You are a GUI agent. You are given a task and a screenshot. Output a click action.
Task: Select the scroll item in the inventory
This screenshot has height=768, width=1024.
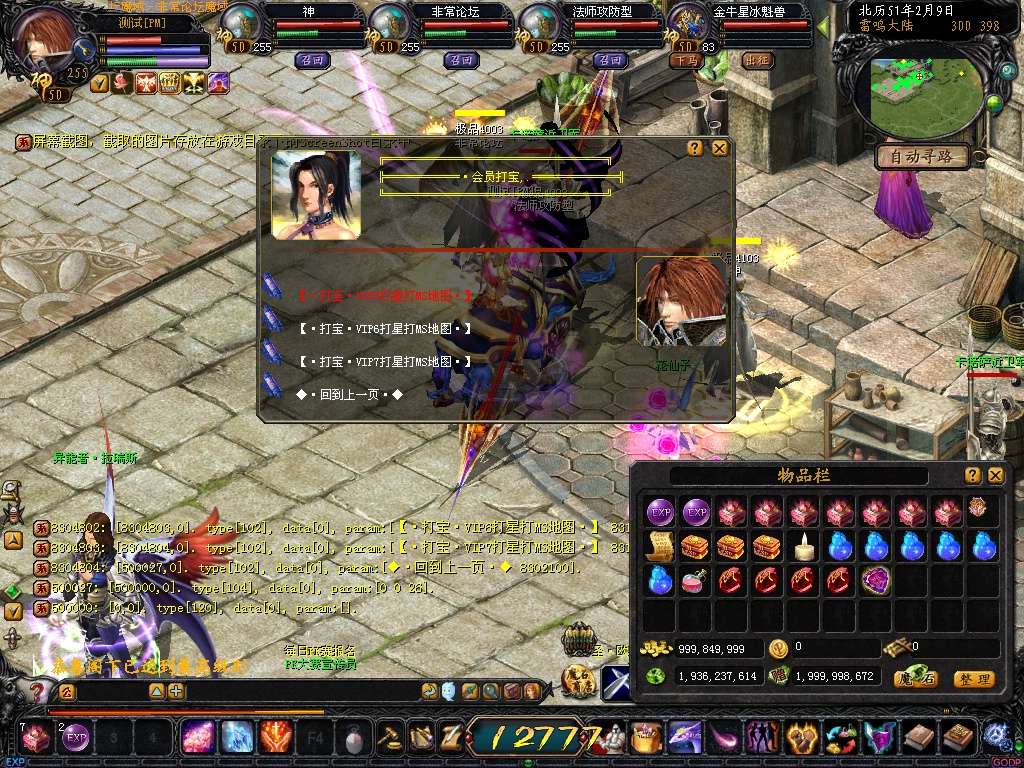coord(661,546)
